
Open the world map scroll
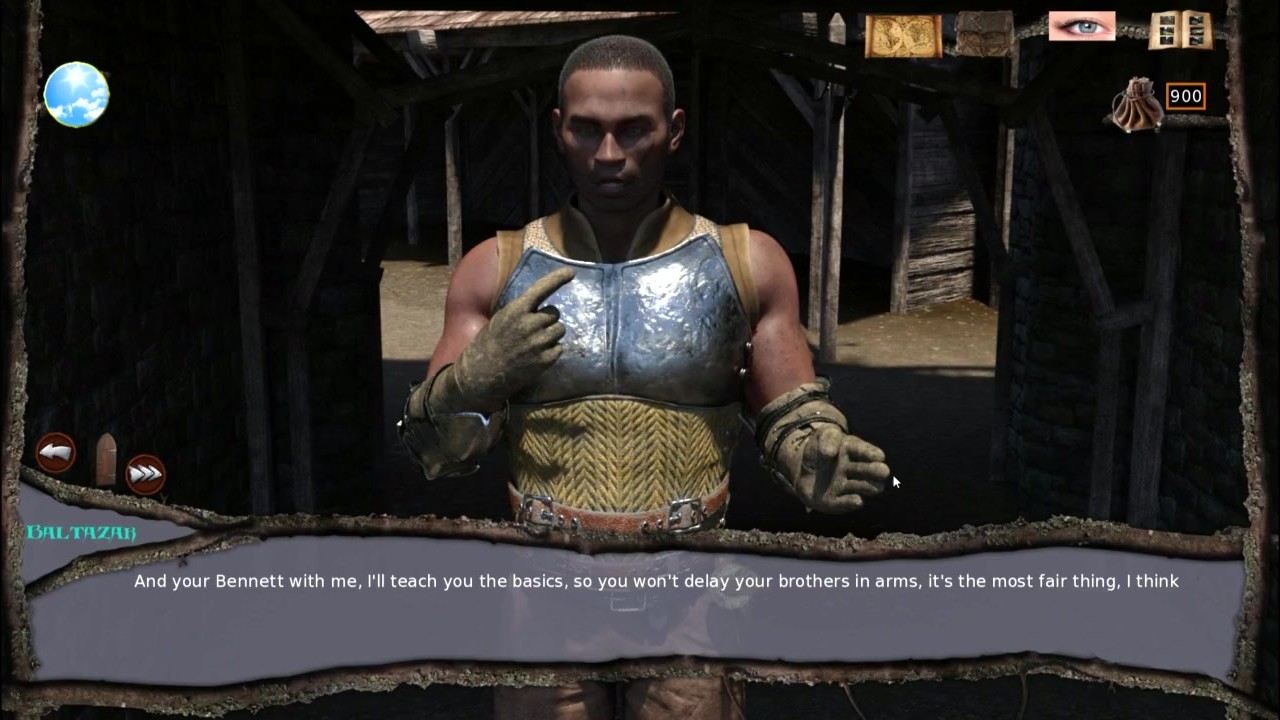pyautogui.click(x=903, y=36)
